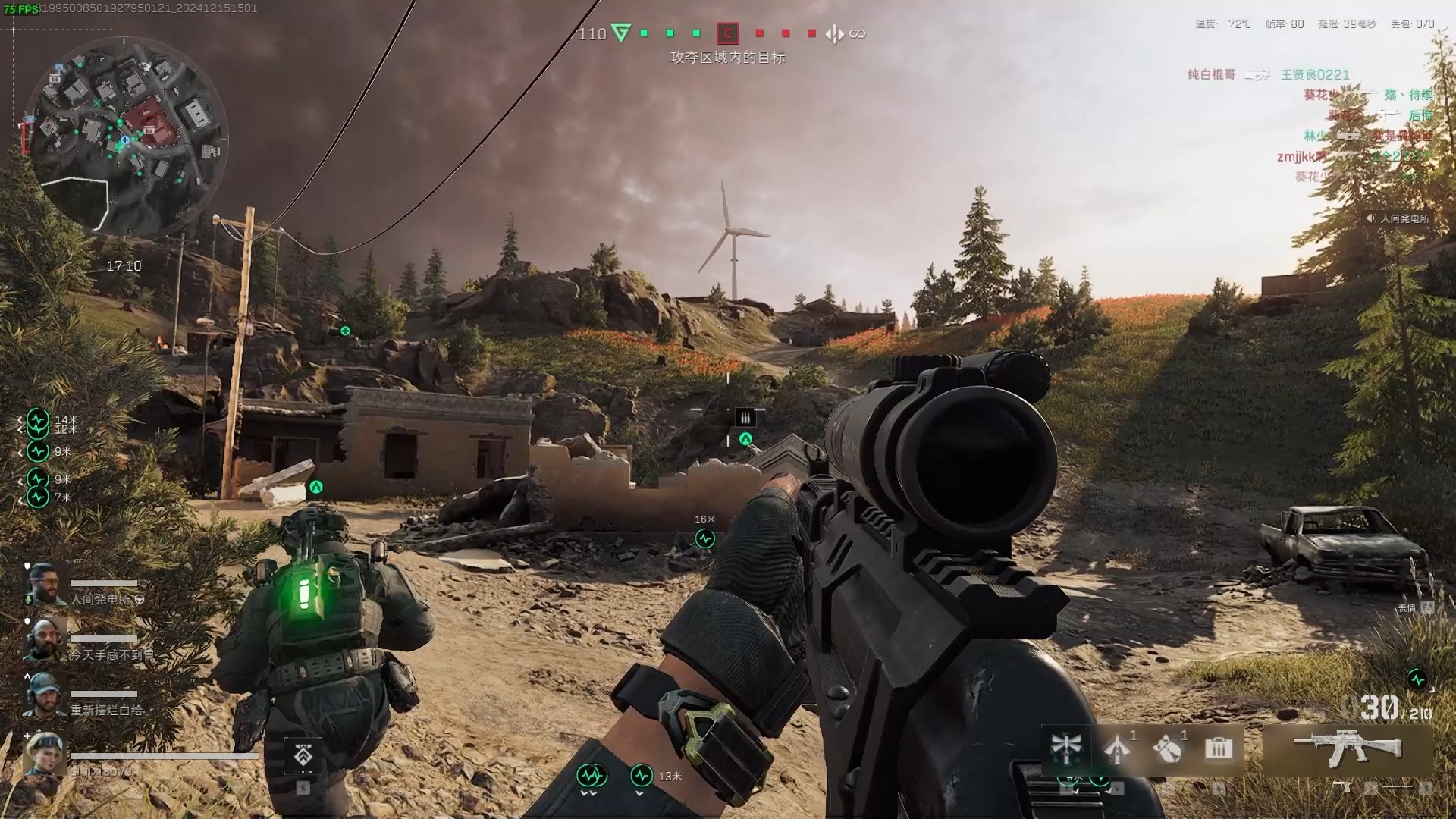This screenshot has width=1456, height=819.
Task: Click the 75 FPS overlay counter
Action: click(x=20, y=9)
